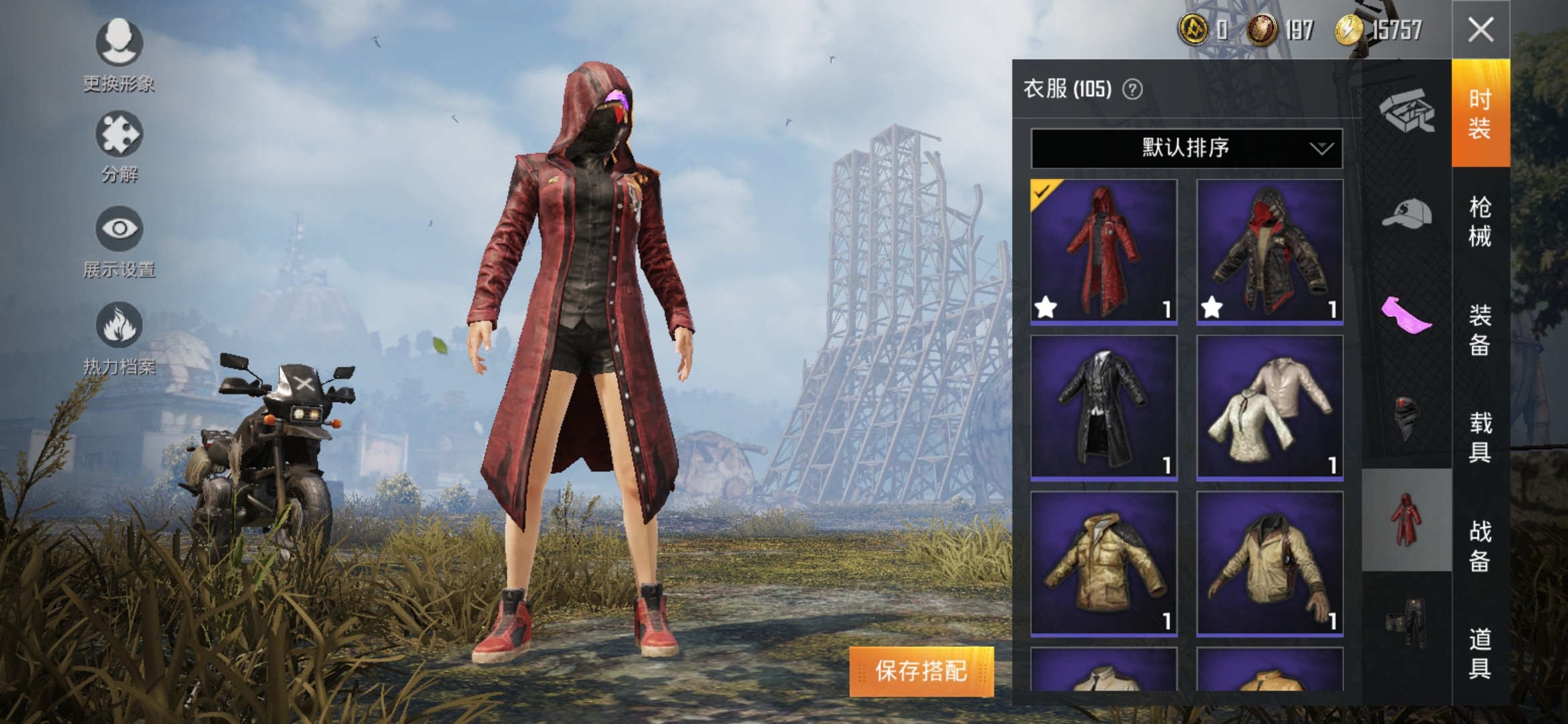The width and height of the screenshot is (1568, 724).
Task: Open 展示设置 display settings
Action: pyautogui.click(x=119, y=241)
